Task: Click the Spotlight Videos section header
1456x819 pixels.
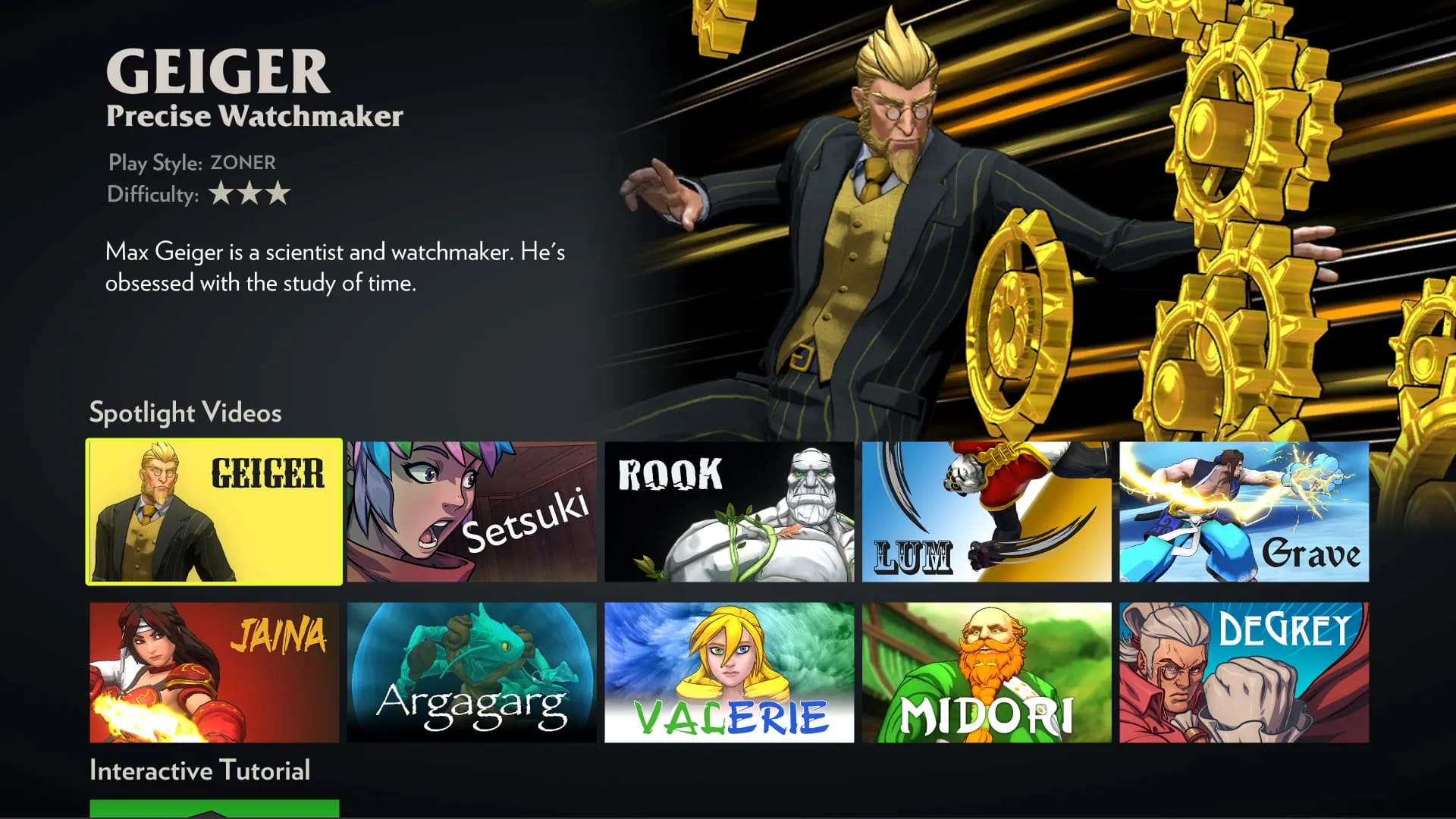Action: pyautogui.click(x=184, y=413)
